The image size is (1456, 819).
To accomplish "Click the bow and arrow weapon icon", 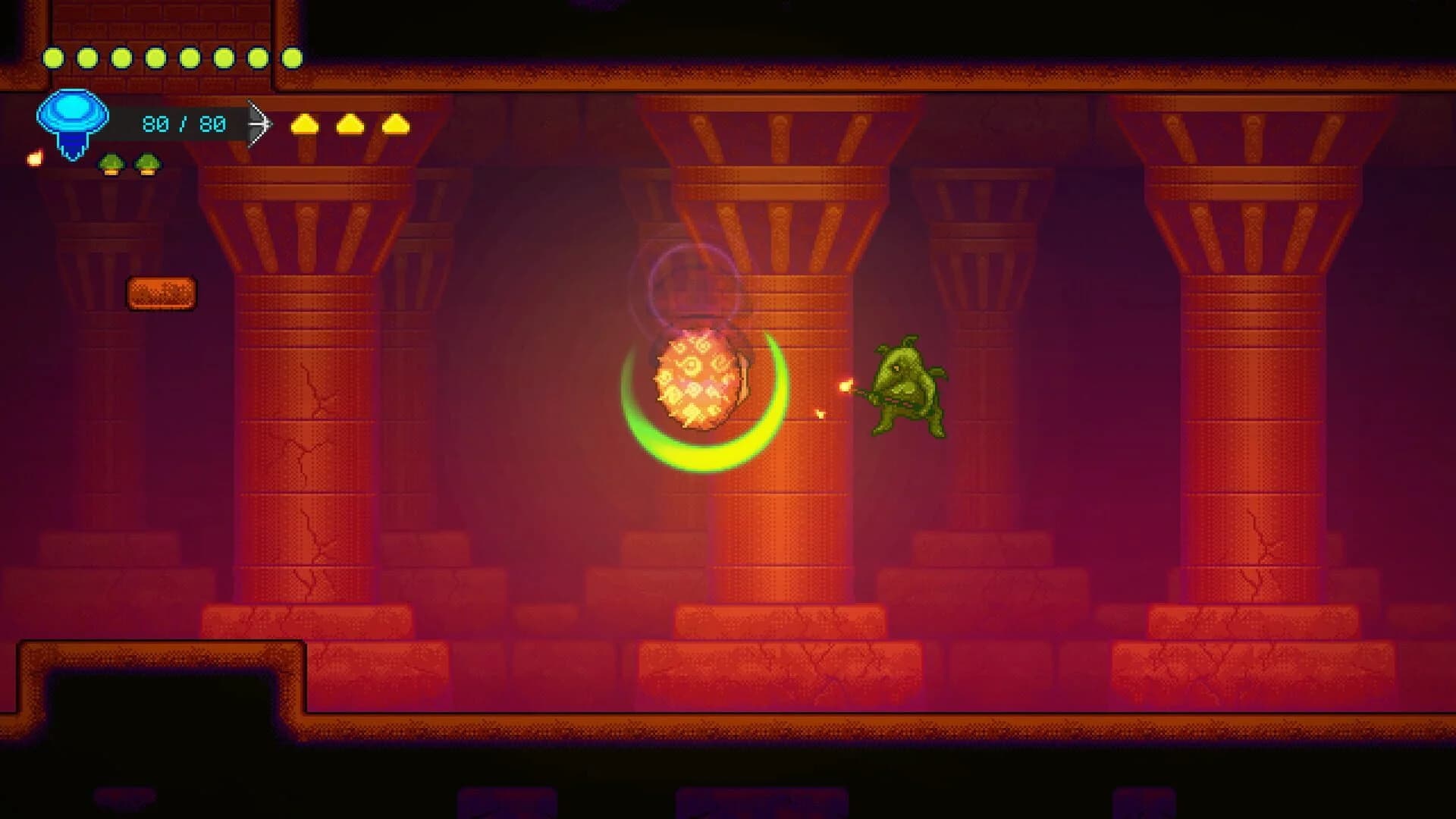I will (x=260, y=124).
